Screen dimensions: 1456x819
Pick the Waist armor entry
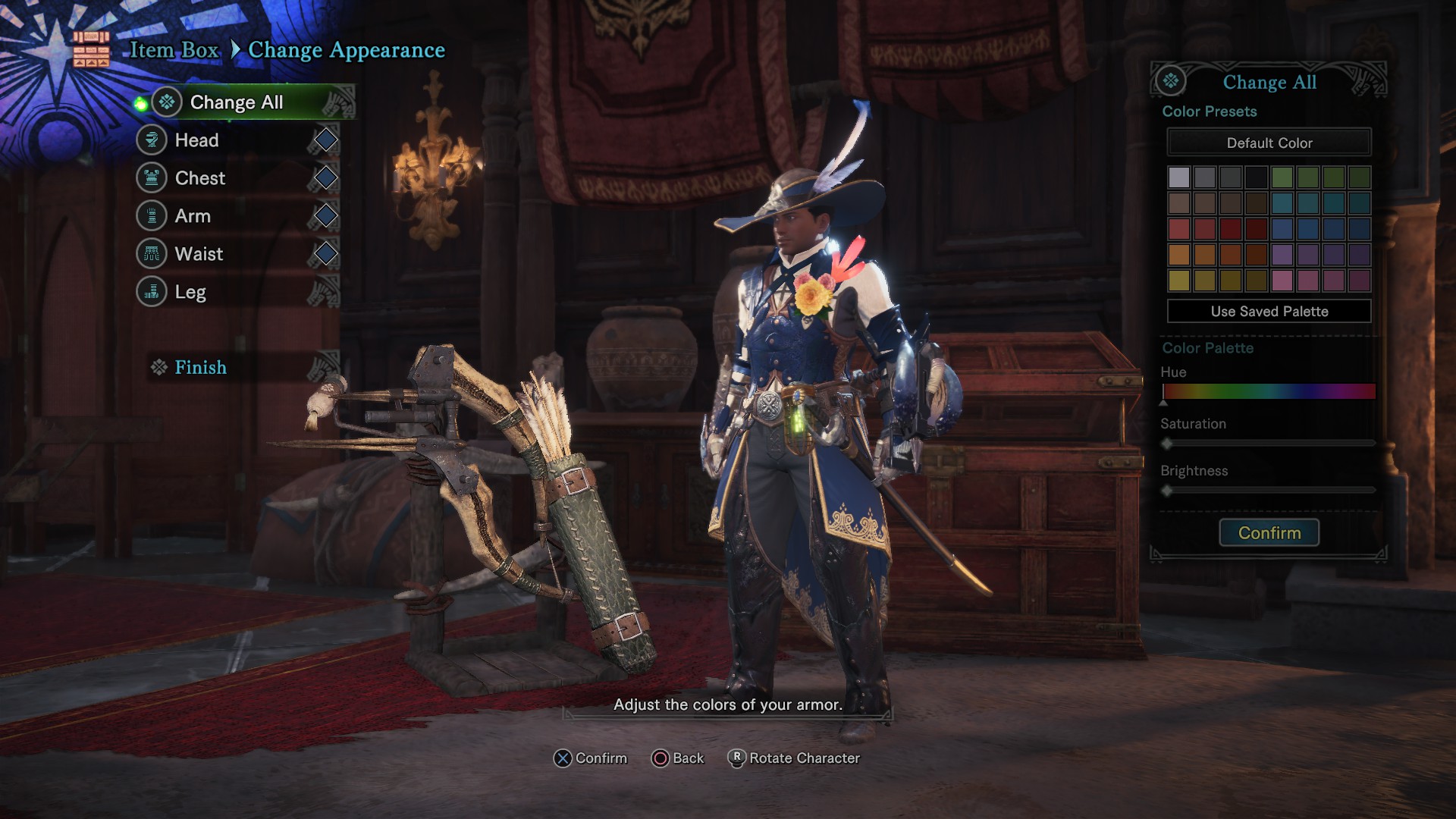(x=199, y=254)
